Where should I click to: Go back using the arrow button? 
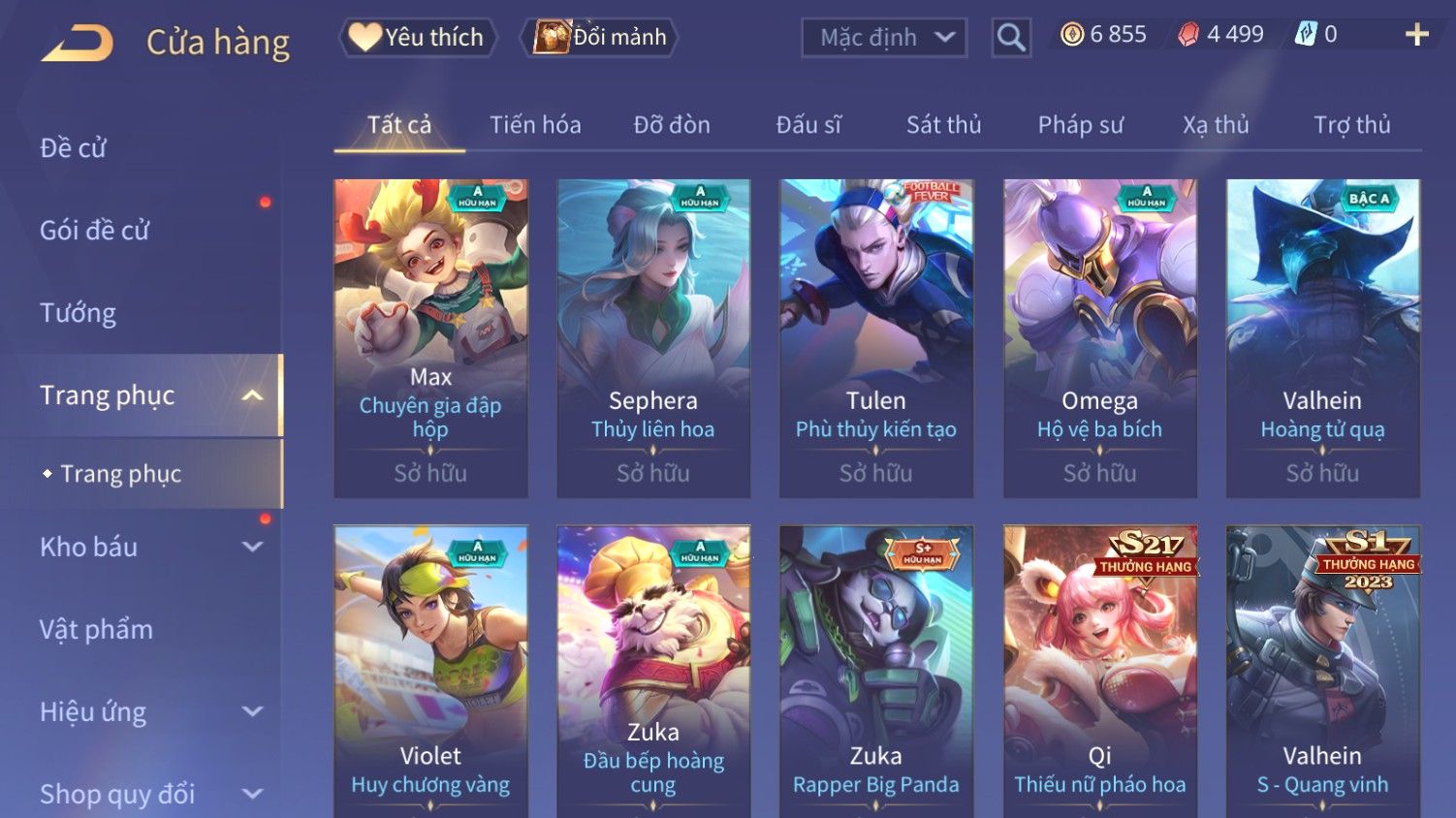(78, 44)
